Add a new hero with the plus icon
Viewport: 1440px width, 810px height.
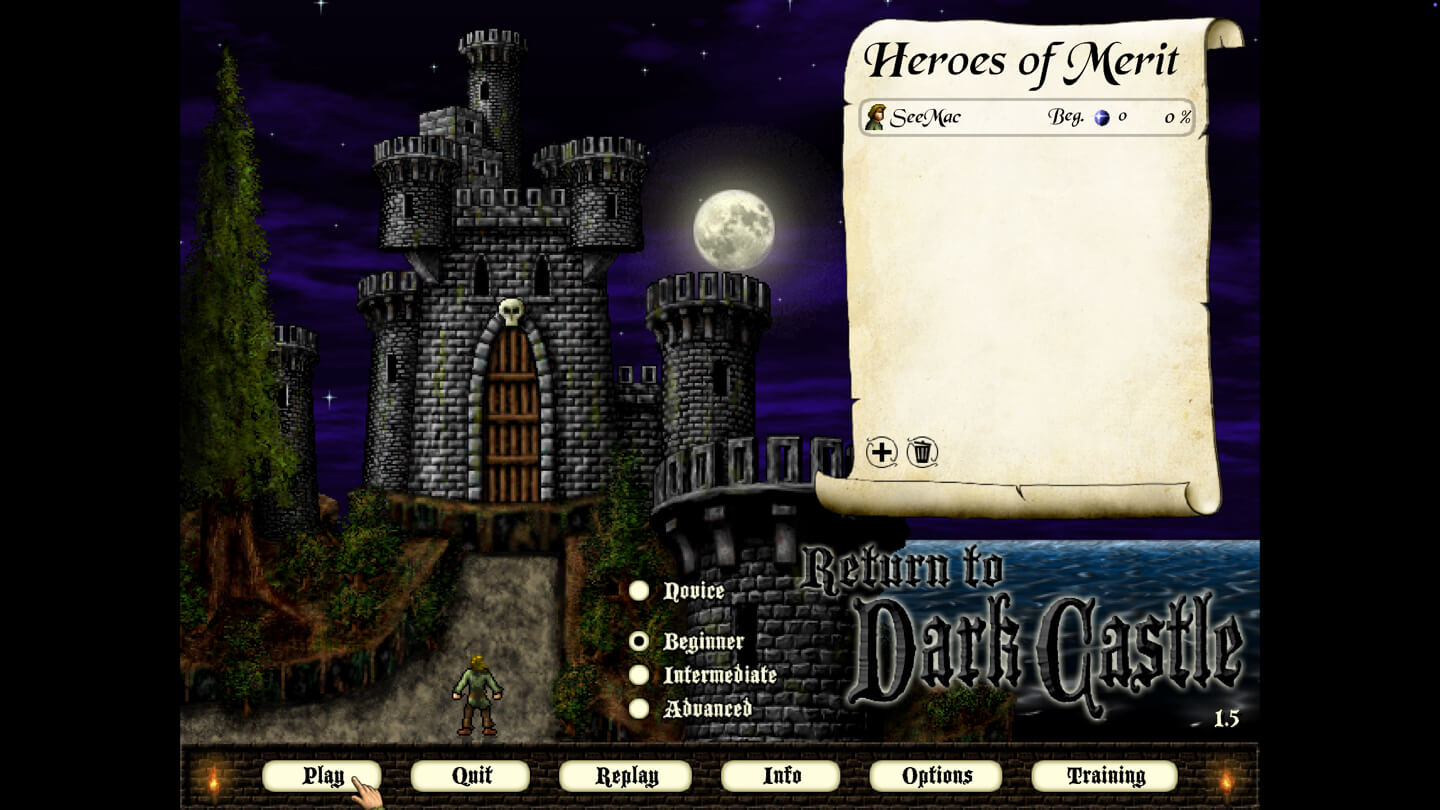tap(881, 453)
